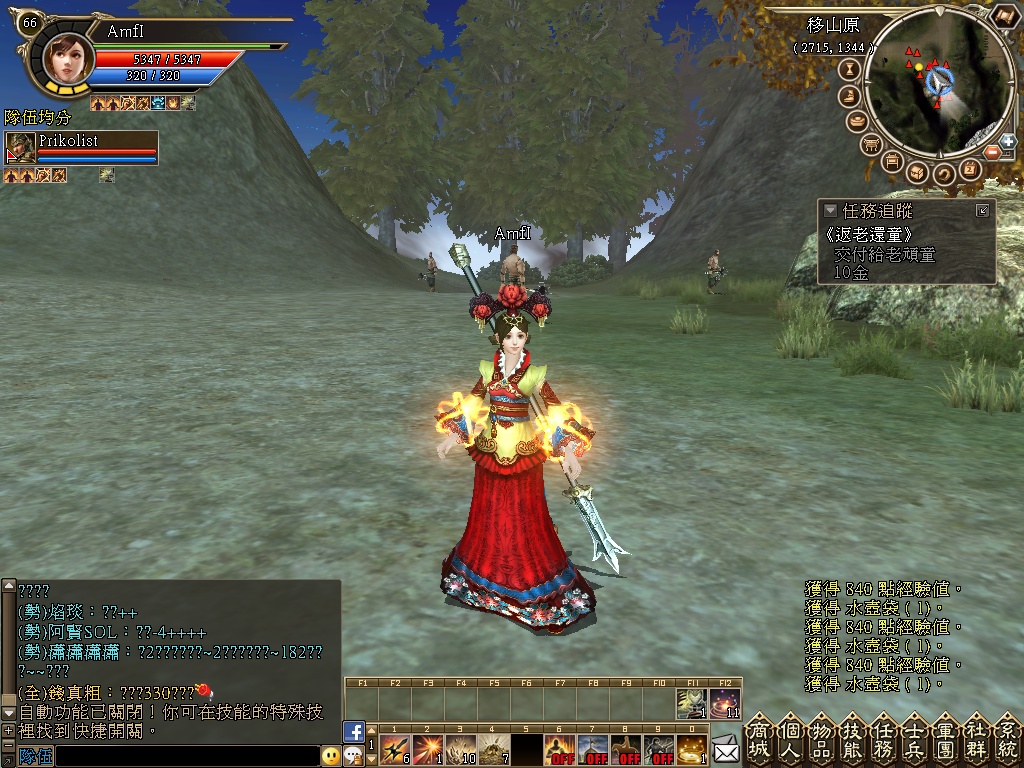This screenshot has width=1024, height=768.
Task: Open the 商城 shop menu
Action: coord(759,739)
